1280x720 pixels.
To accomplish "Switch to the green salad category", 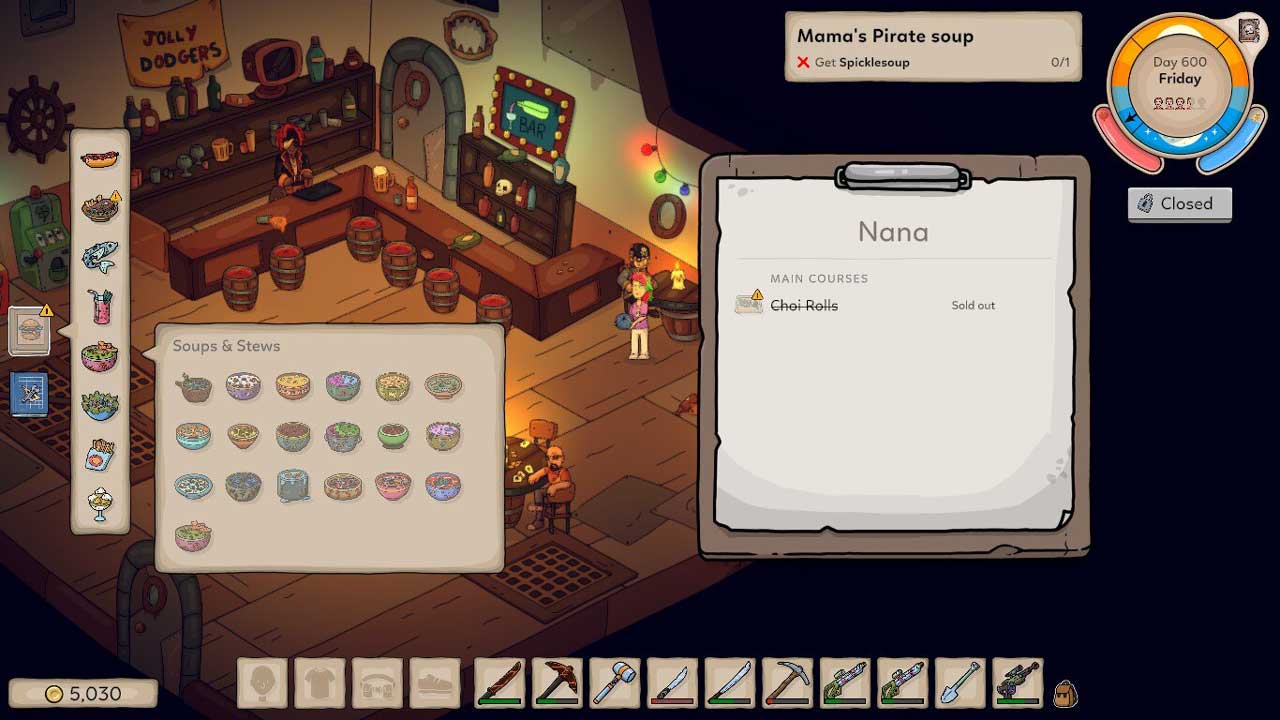I will coord(100,404).
